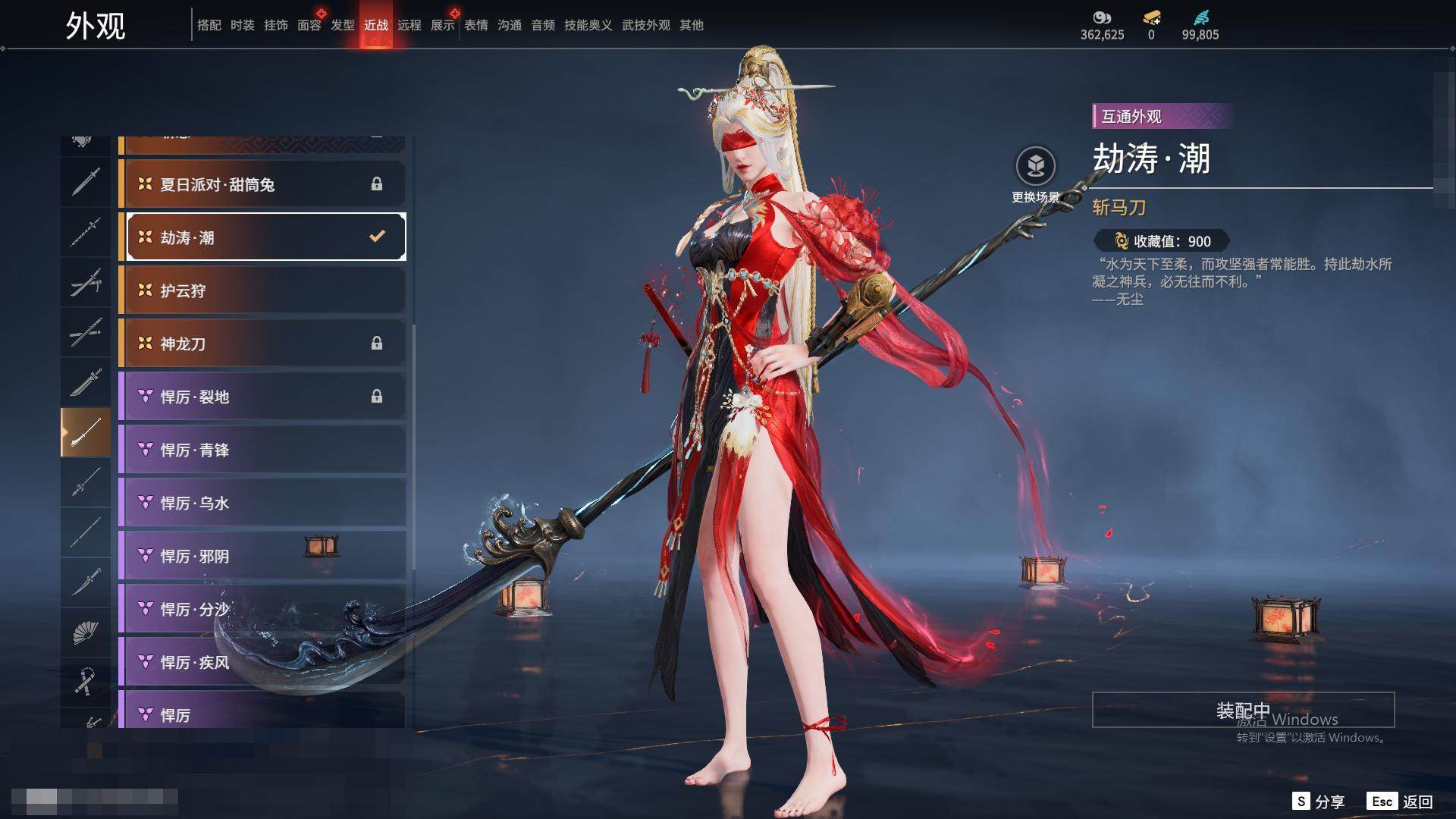1456x819 pixels.
Task: Switch to the 搭配 tab
Action: click(209, 25)
